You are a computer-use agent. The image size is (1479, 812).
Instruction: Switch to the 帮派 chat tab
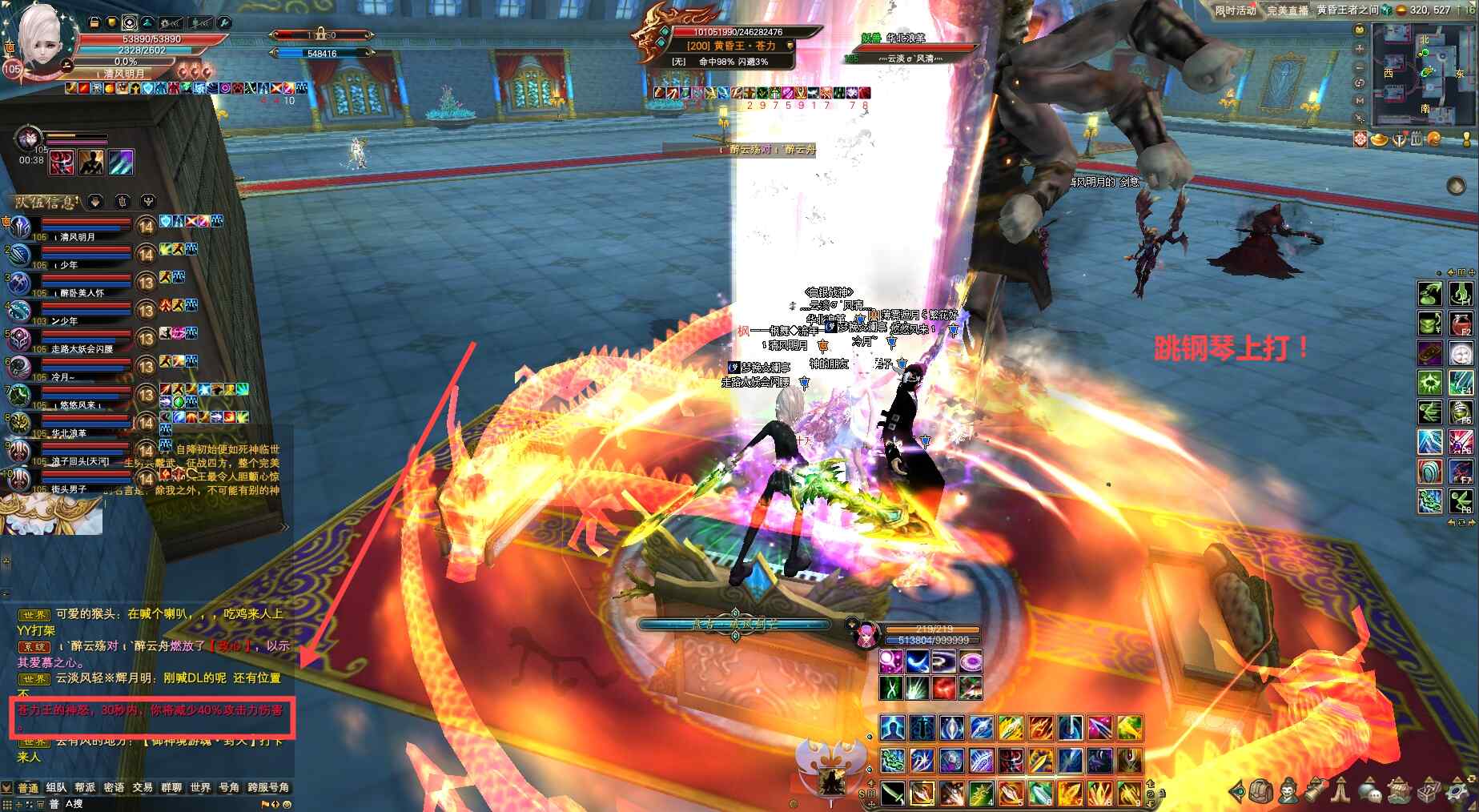click(85, 788)
